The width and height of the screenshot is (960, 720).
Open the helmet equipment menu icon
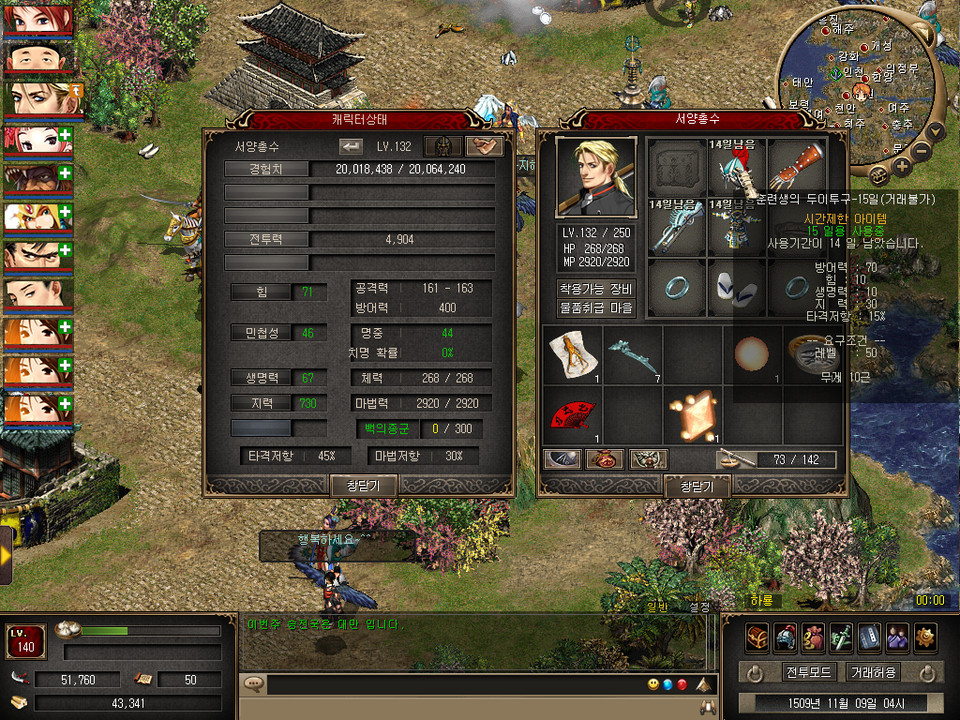(785, 636)
